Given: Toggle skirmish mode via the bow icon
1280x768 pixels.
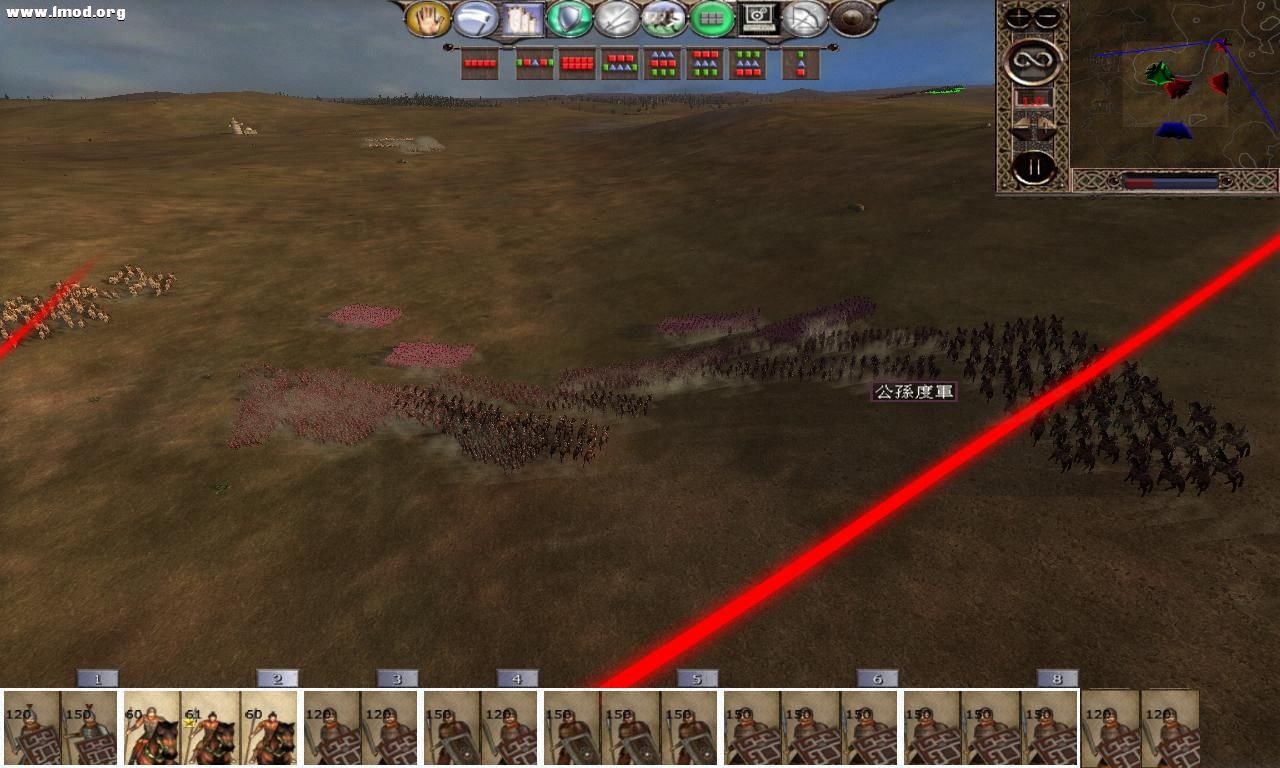Looking at the screenshot, I should 805,19.
